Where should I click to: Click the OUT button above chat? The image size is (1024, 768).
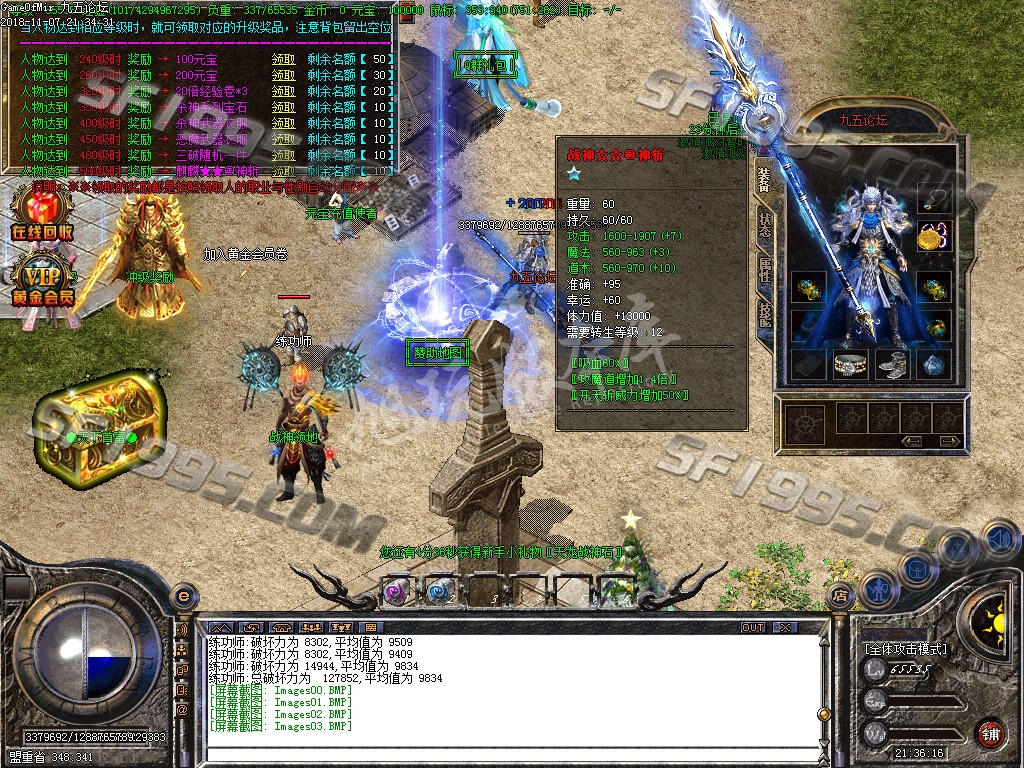coord(753,627)
